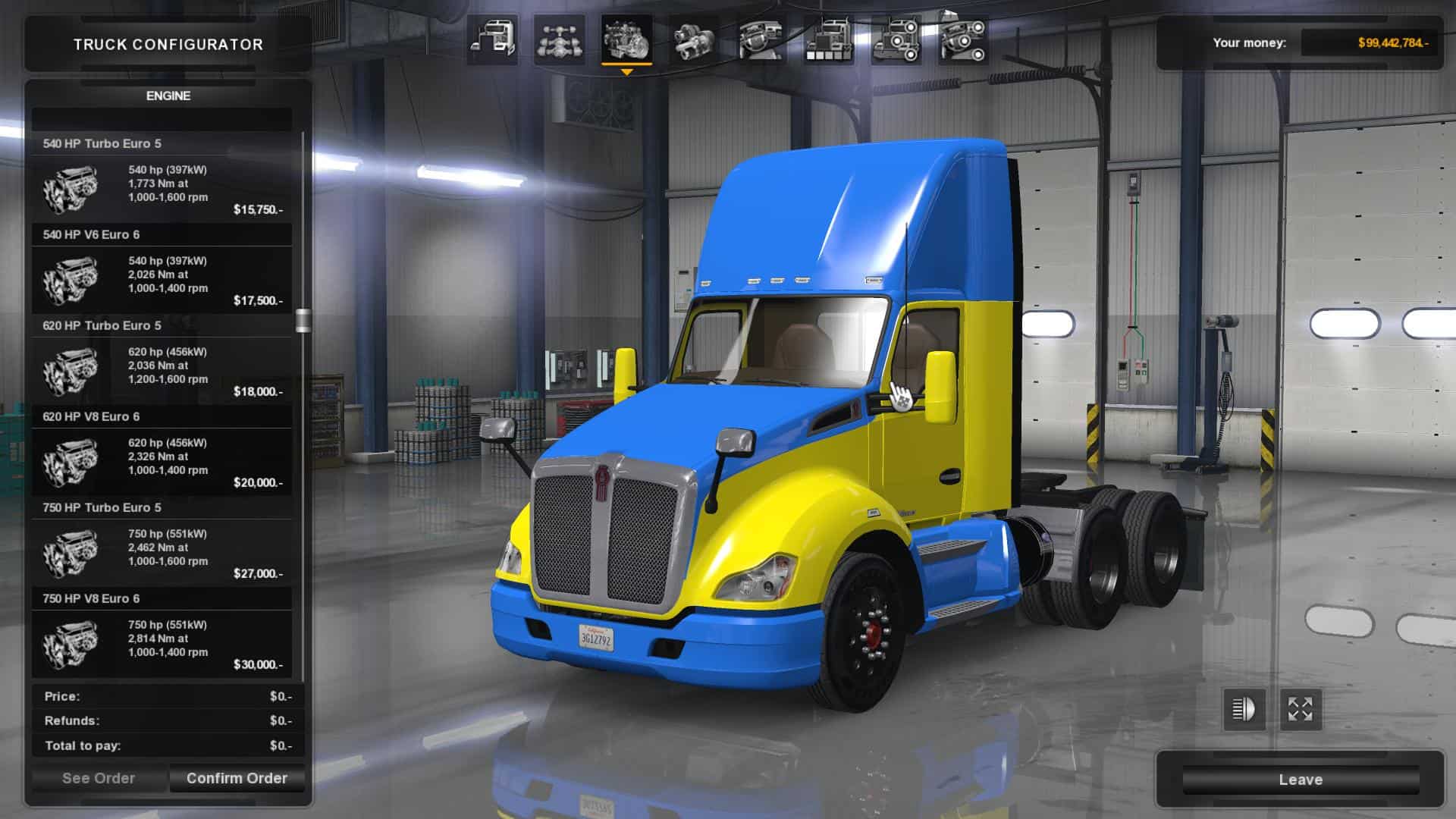
Task: Switch to the cabin category tab
Action: tap(492, 40)
